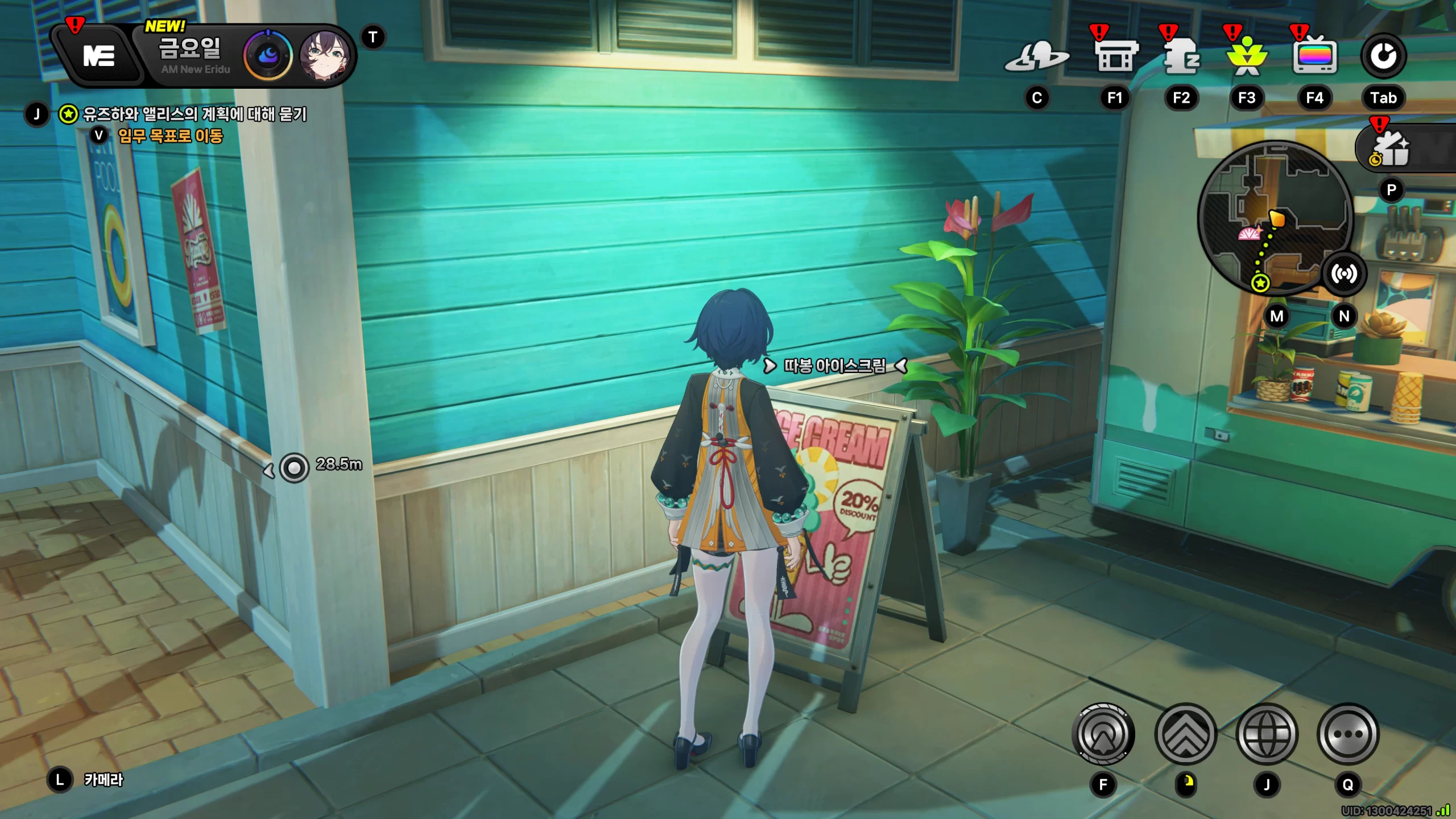Open the store-front icon menu
1456x819 pixels.
pyautogui.click(x=1115, y=57)
